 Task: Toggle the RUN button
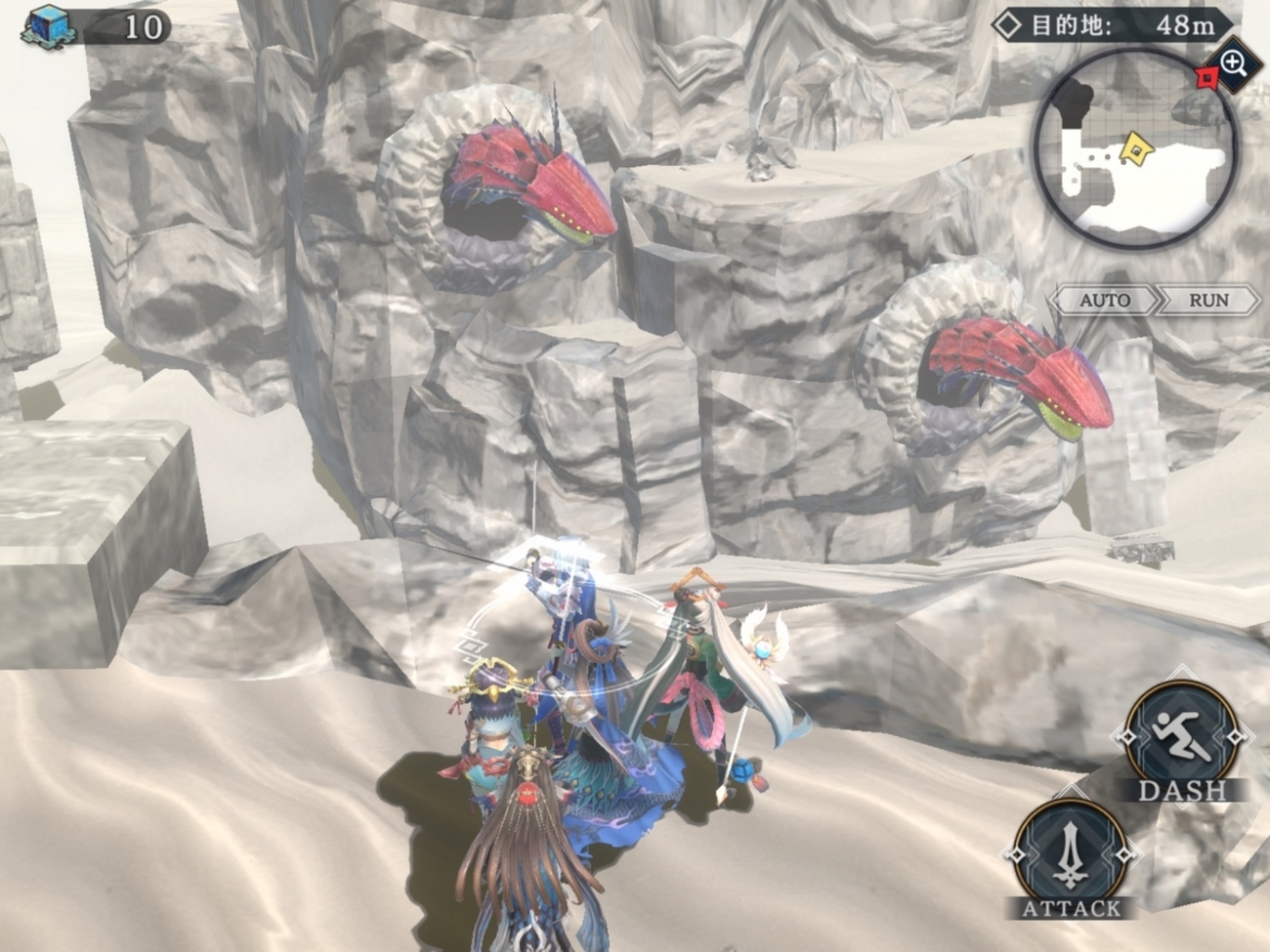pos(1208,300)
